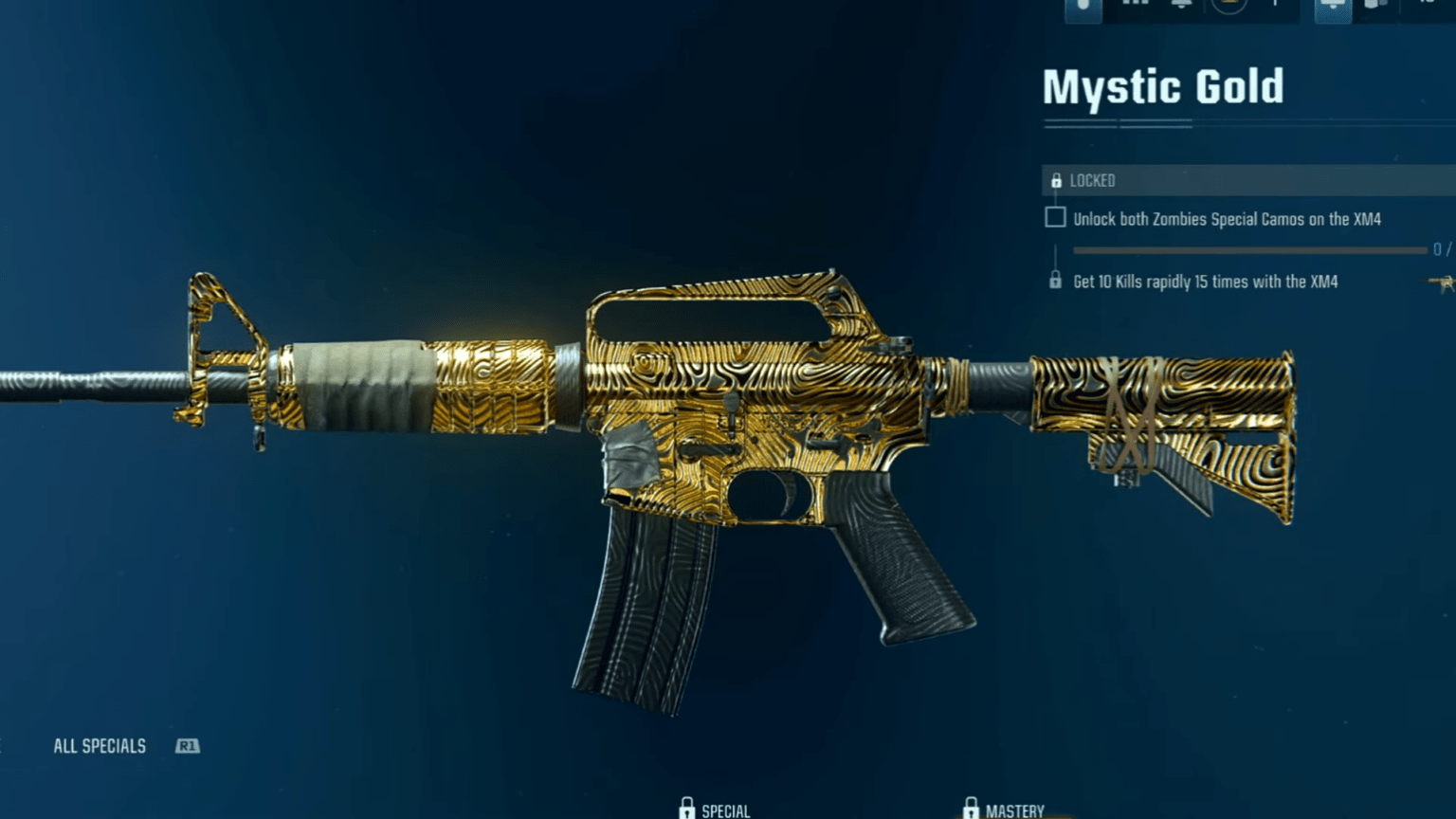Click the lock on the SPECIAL tab
The height and width of the screenshot is (819, 1456).
(688, 808)
